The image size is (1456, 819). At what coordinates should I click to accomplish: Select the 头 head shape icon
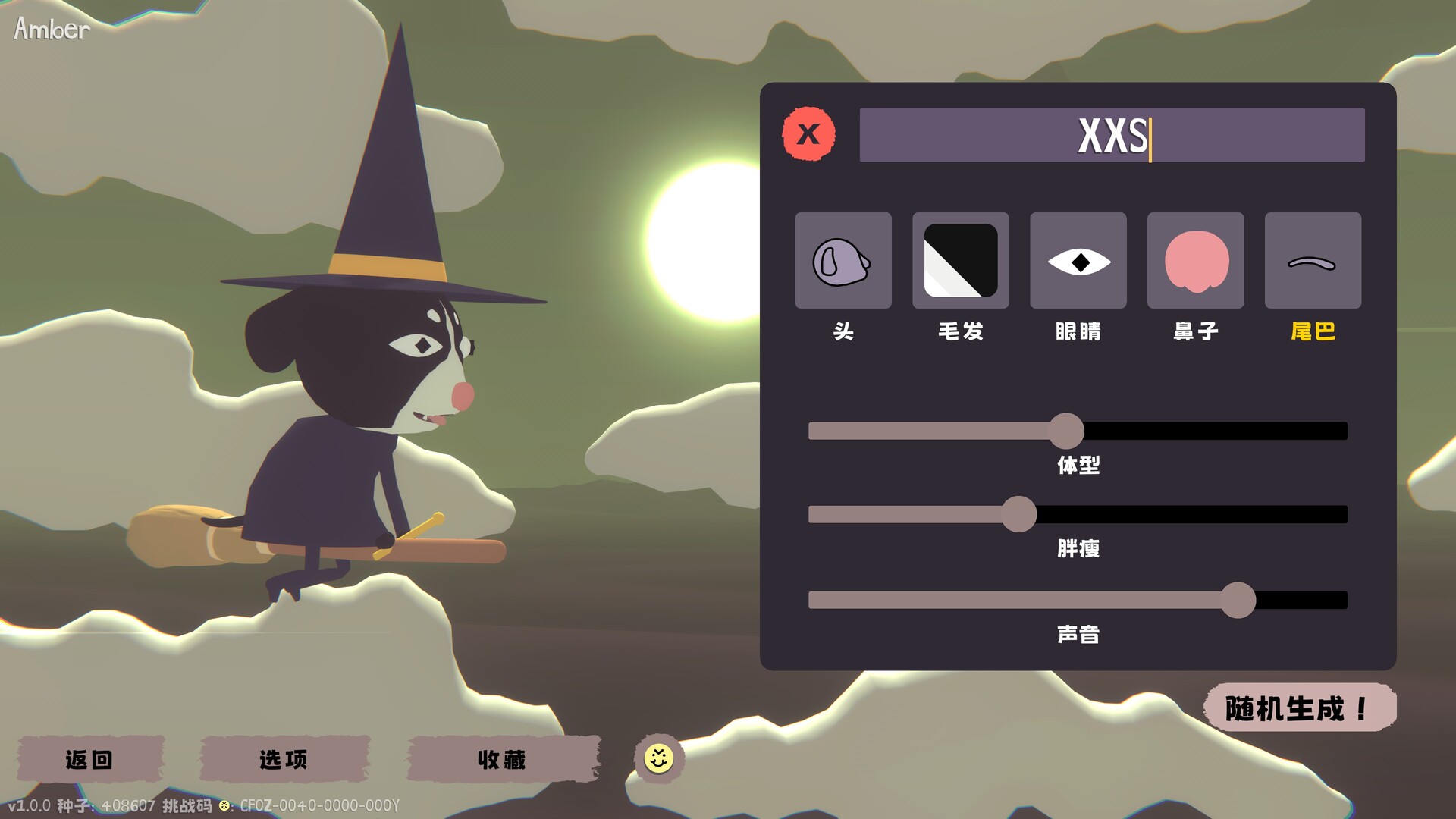843,260
